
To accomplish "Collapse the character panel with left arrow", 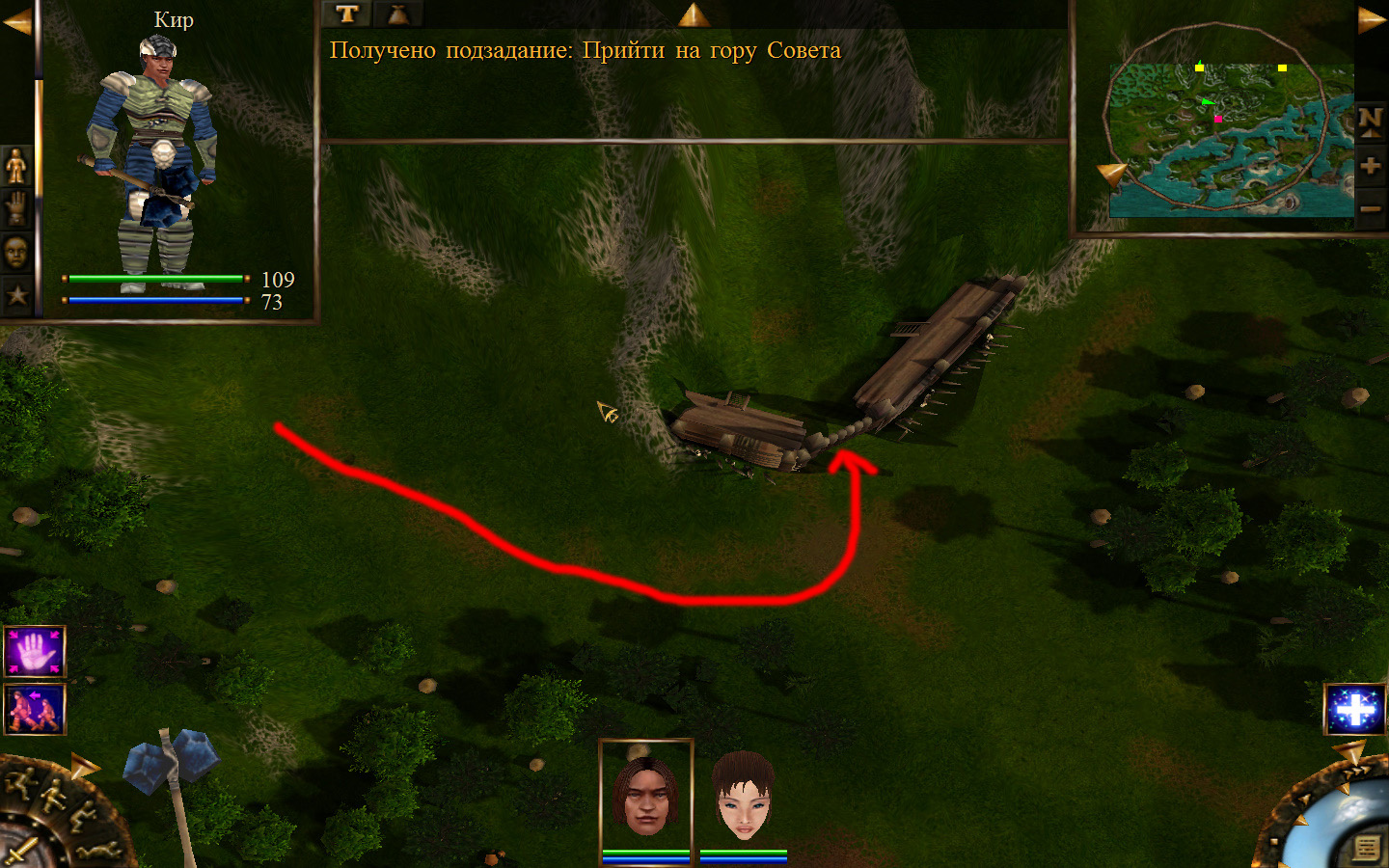I will tap(16, 21).
